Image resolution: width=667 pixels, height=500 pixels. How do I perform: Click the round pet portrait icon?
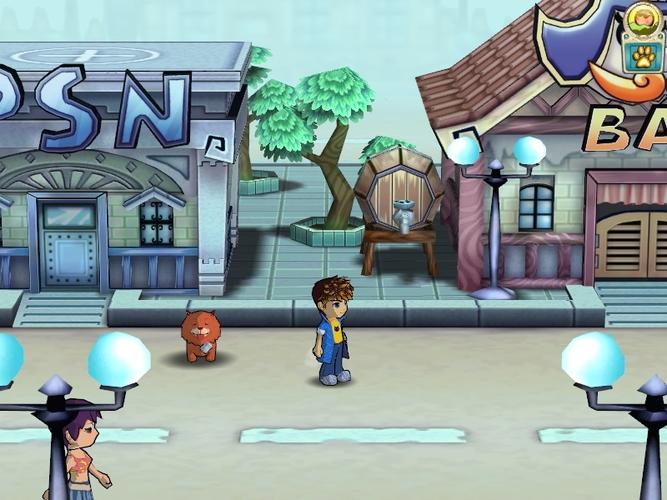[641, 20]
